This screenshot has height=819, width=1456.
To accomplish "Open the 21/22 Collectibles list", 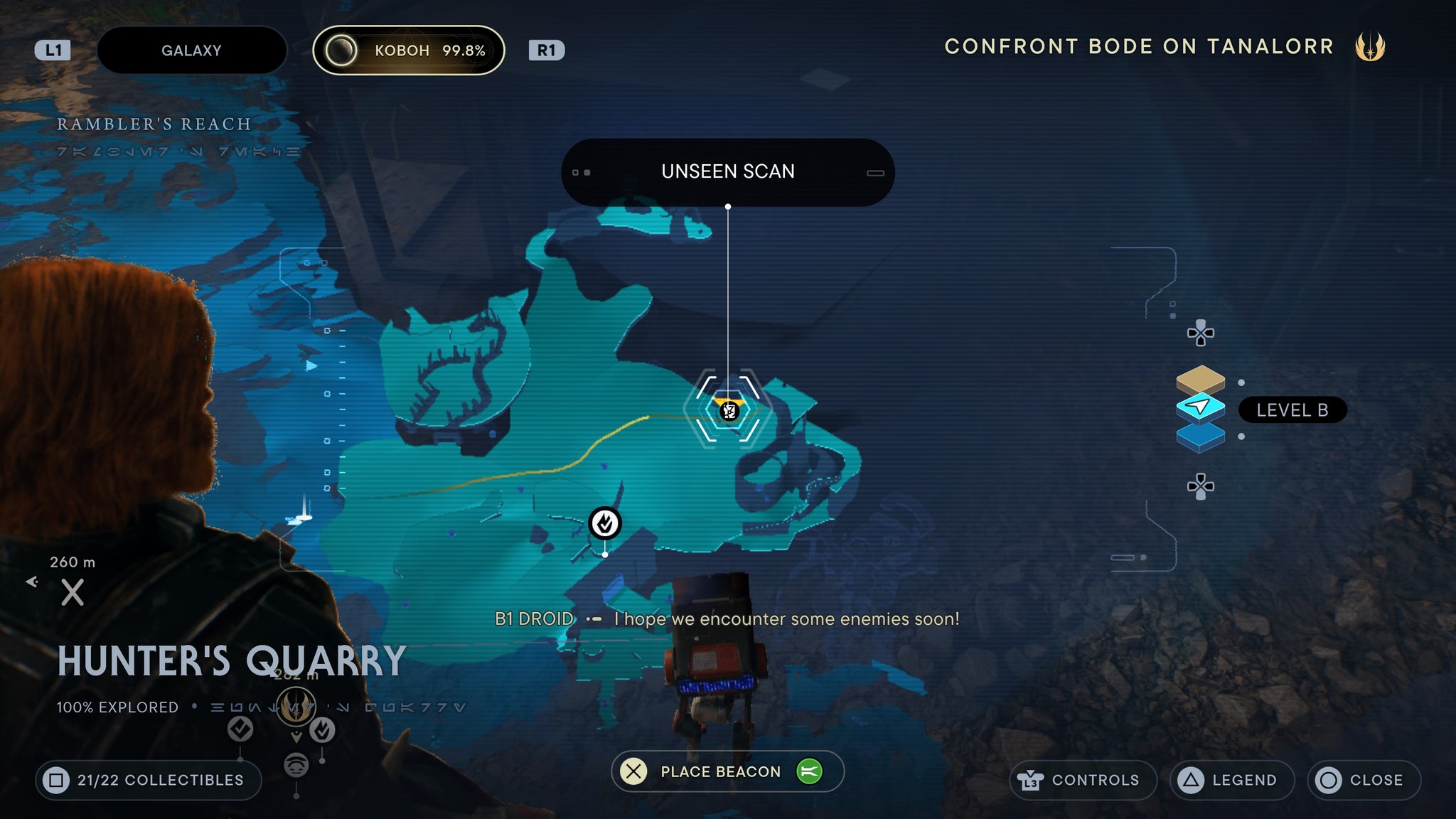I will [x=148, y=780].
